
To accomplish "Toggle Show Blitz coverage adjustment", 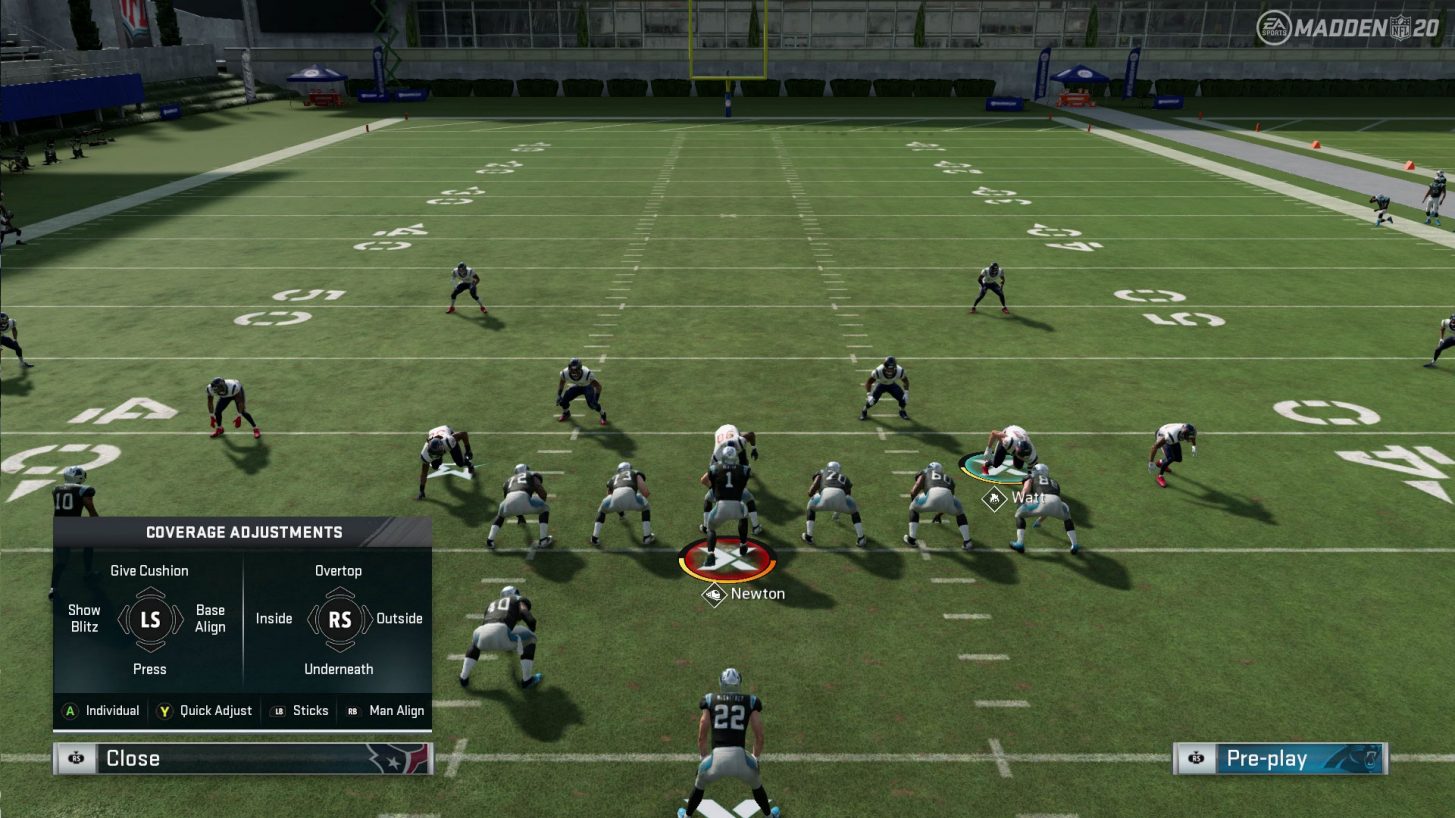I will click(84, 619).
